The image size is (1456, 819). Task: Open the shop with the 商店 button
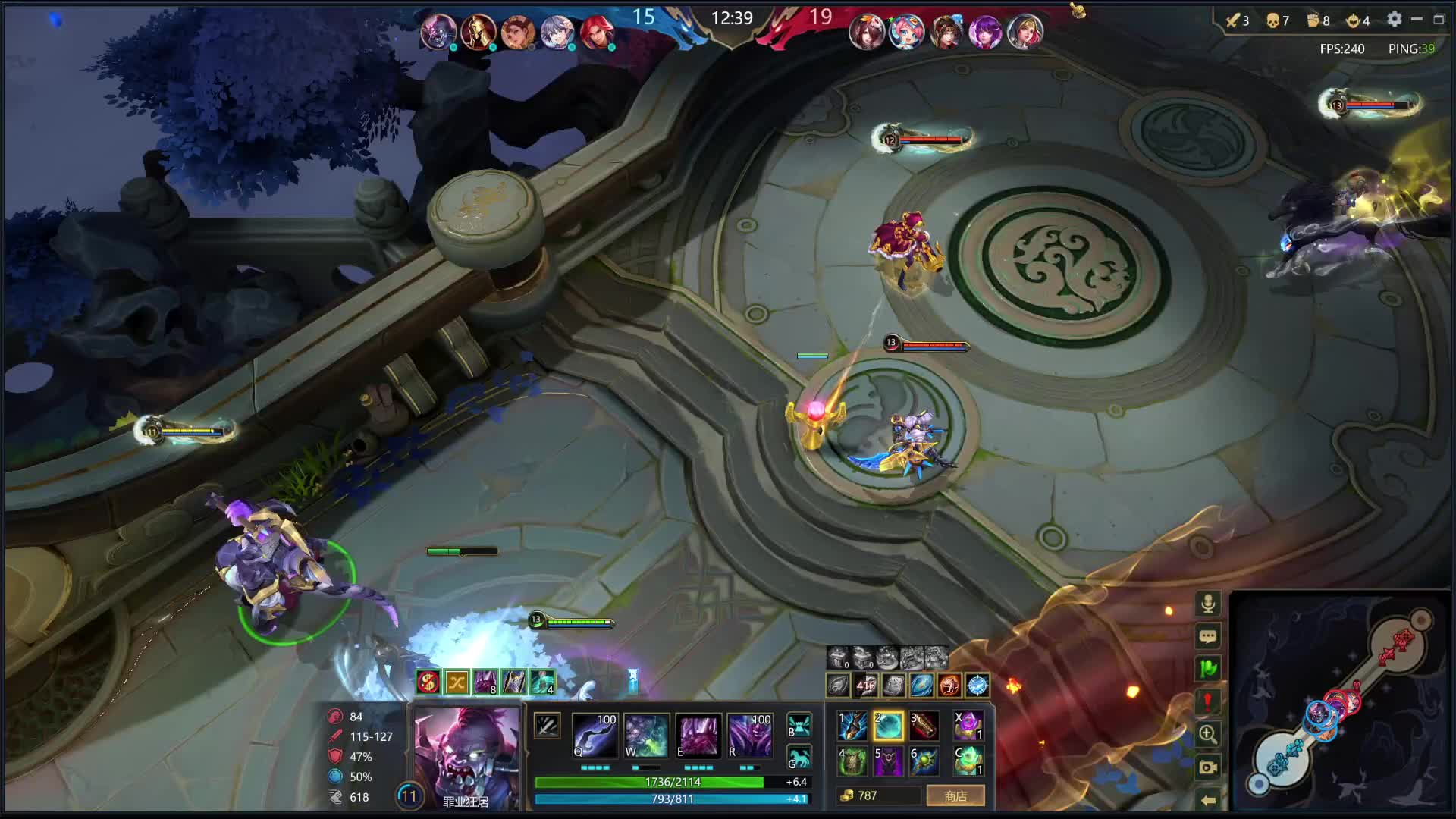point(955,795)
